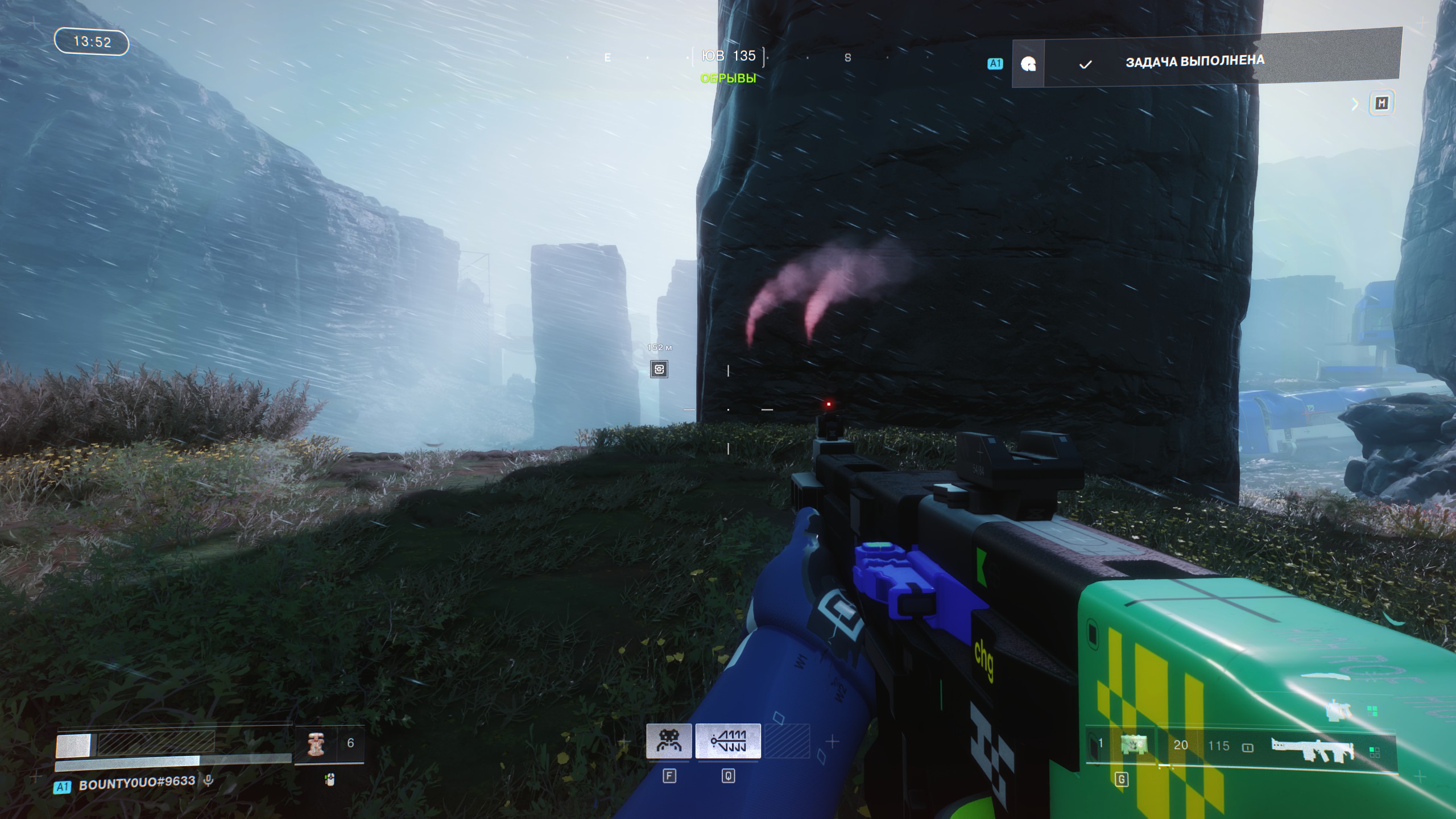1456x819 pixels.
Task: Click the «ЗАДАЧА ВЫПОЛНЕНА» objective notification
Action: [x=1194, y=61]
